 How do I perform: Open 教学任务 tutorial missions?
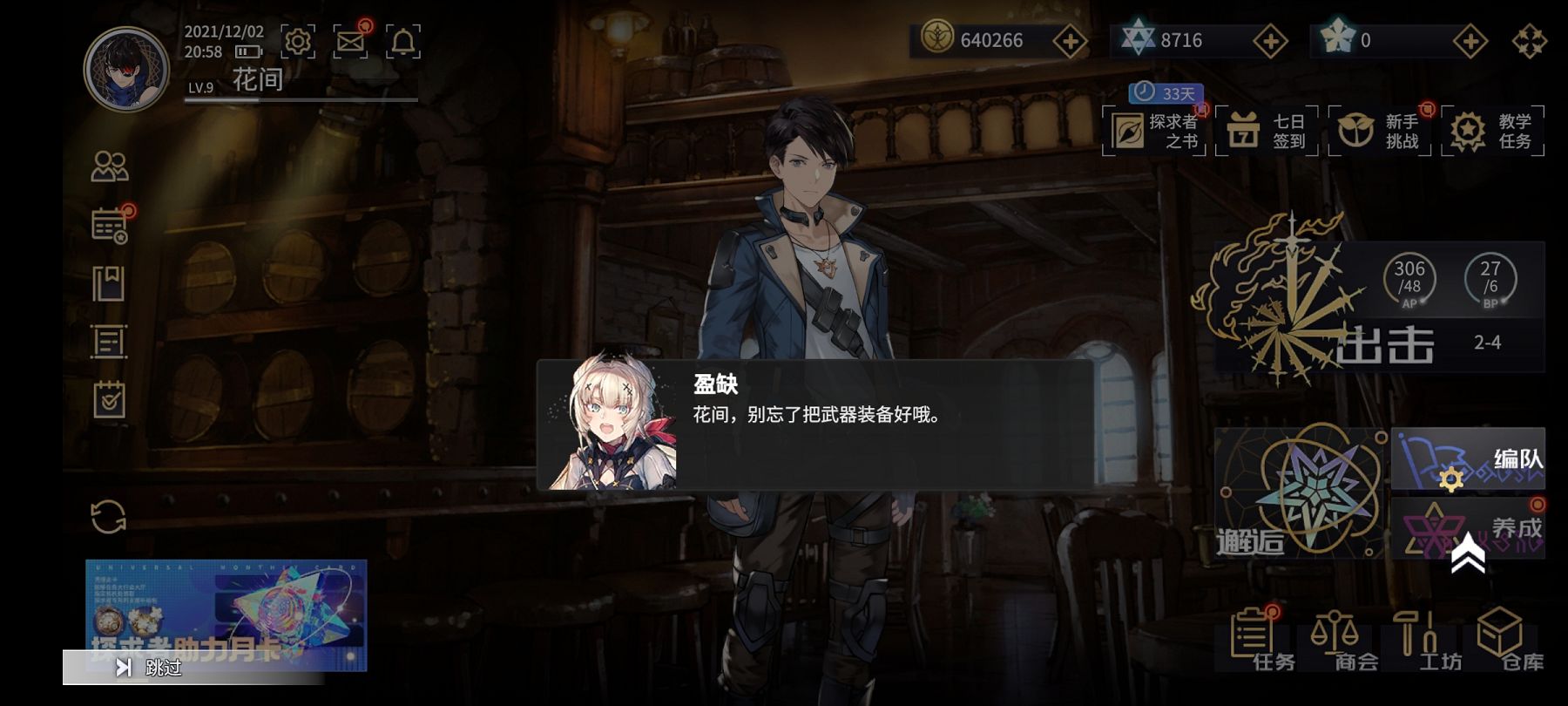(x=1492, y=132)
